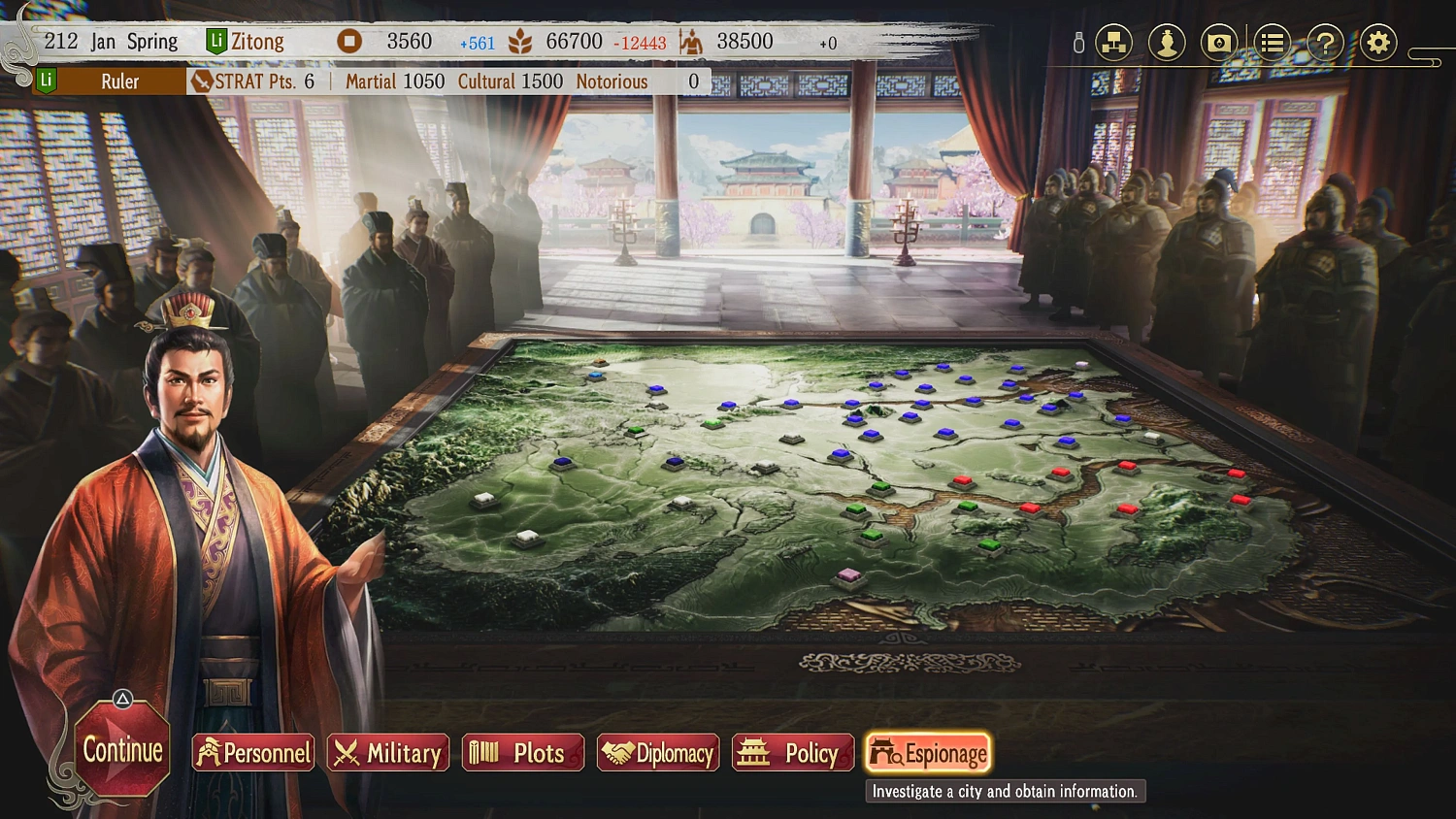
Task: Open the Military command bar entry
Action: pos(387,753)
